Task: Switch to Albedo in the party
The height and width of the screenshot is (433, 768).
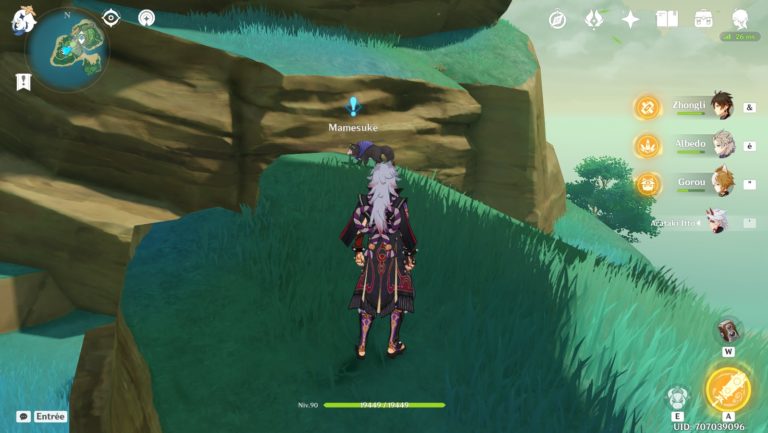Action: pyautogui.click(x=722, y=145)
